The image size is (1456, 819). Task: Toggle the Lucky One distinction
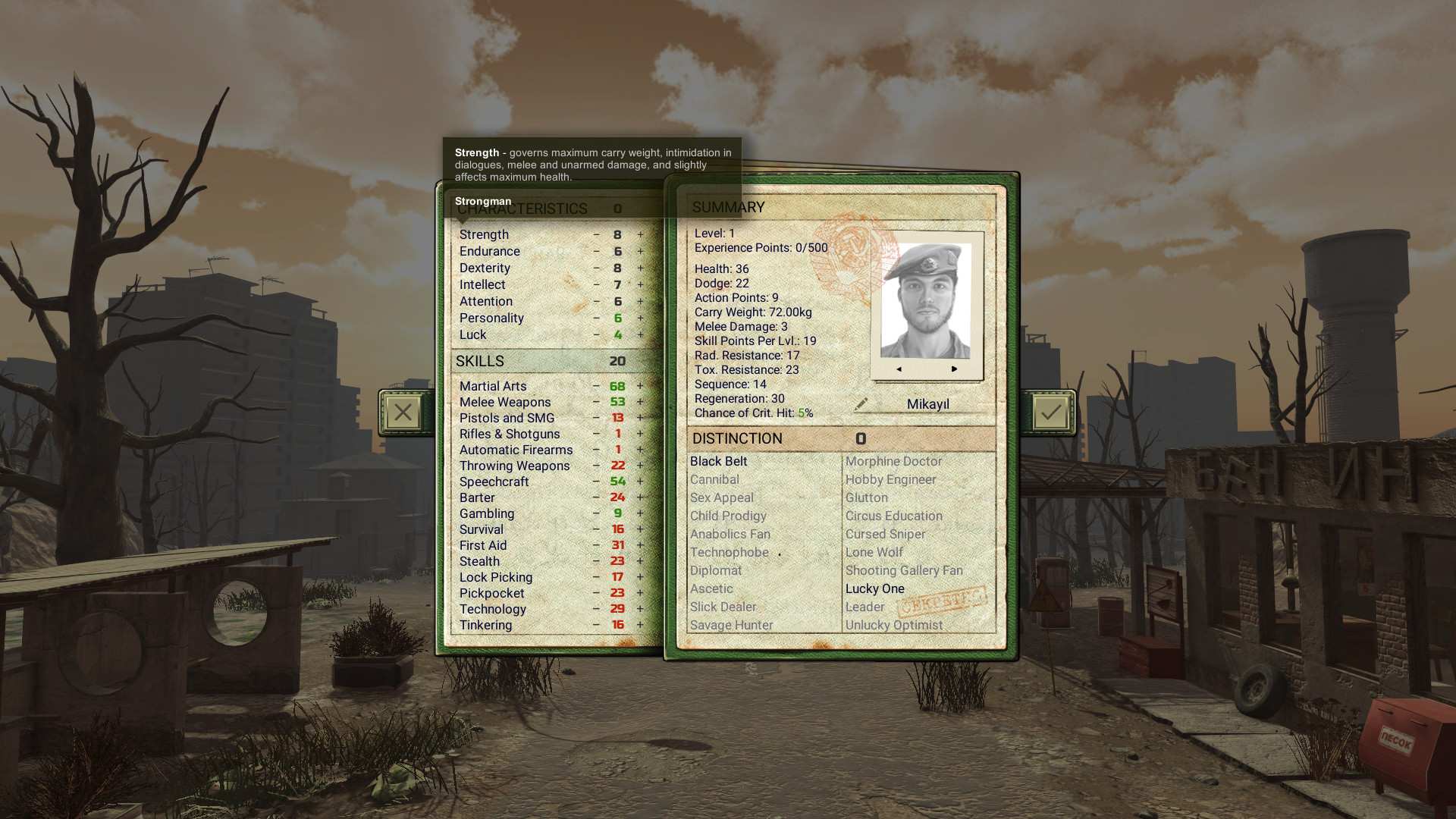coord(875,588)
